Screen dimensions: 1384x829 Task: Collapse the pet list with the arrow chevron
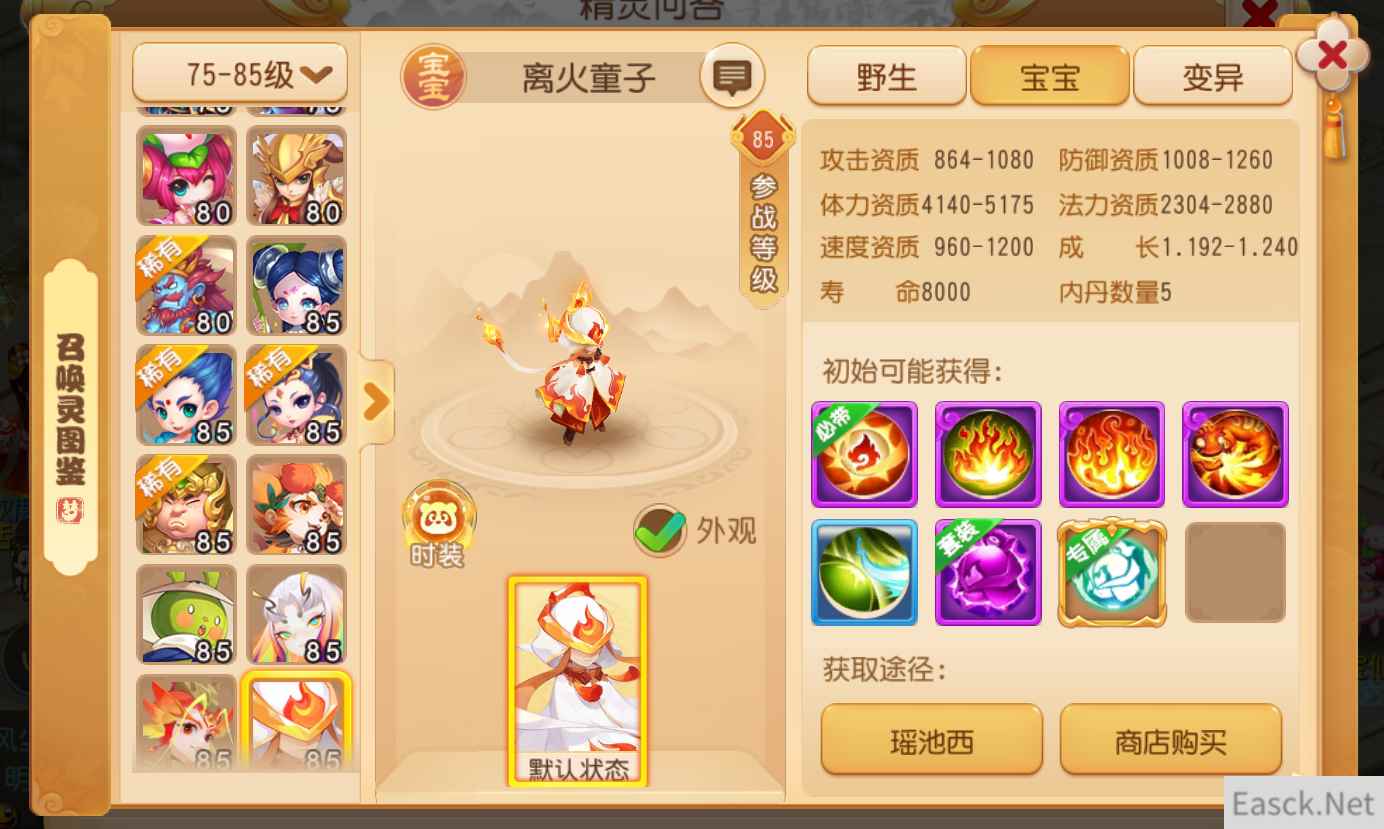point(377,399)
